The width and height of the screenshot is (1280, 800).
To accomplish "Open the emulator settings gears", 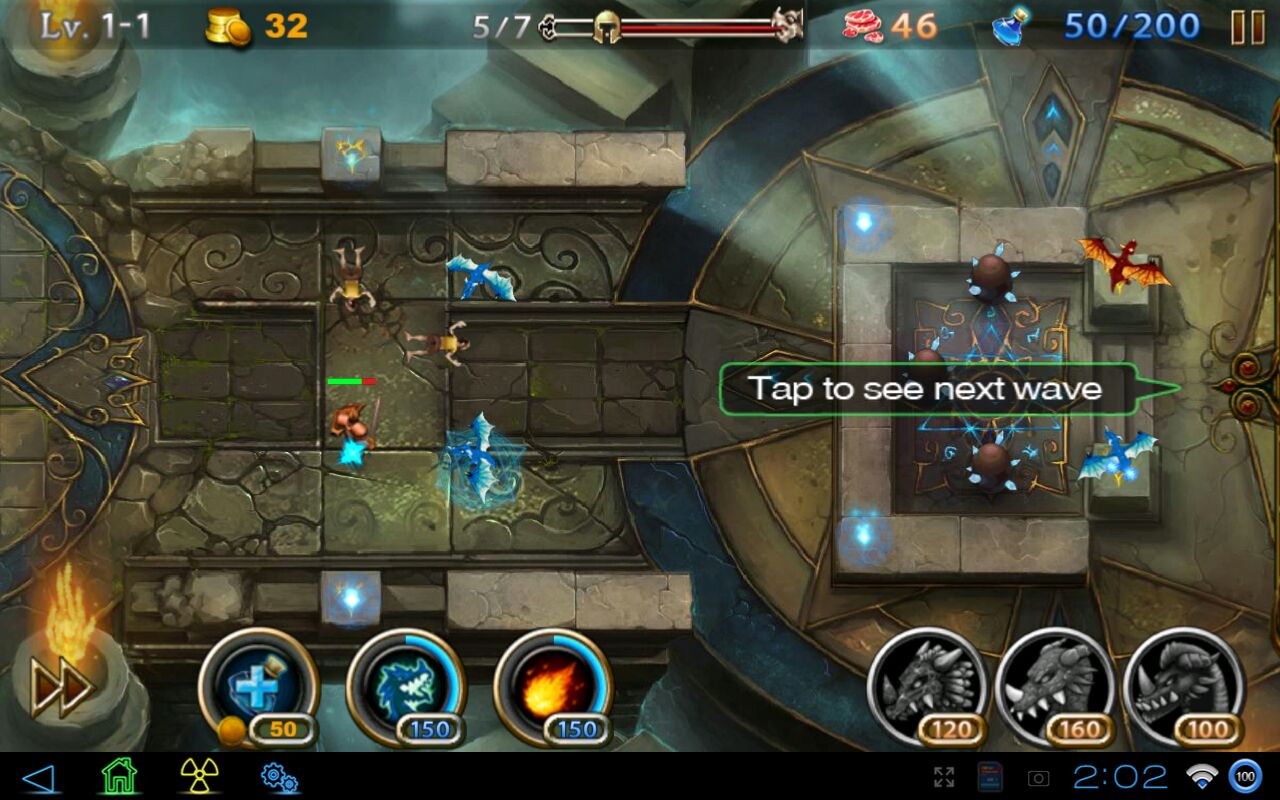I will pyautogui.click(x=278, y=776).
